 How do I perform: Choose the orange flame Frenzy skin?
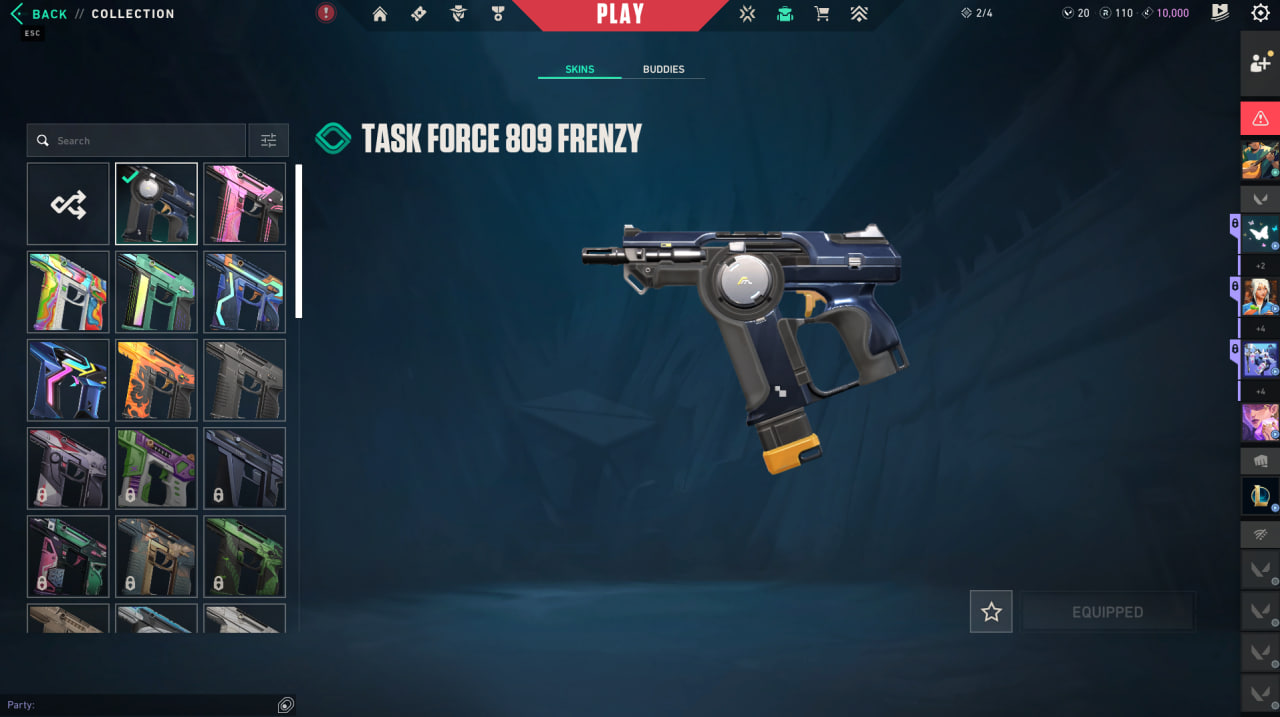point(156,380)
